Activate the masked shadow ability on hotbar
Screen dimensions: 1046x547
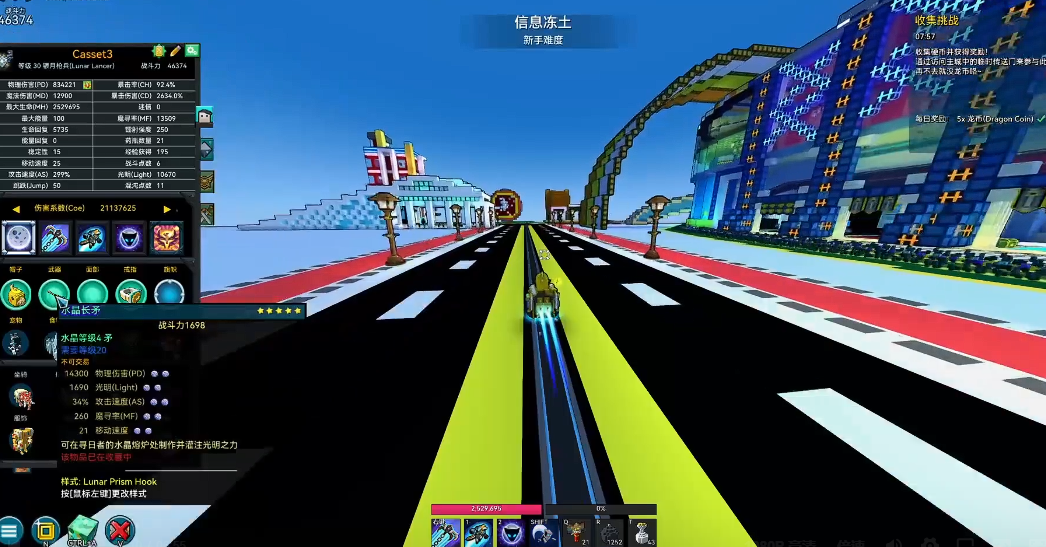(x=511, y=534)
